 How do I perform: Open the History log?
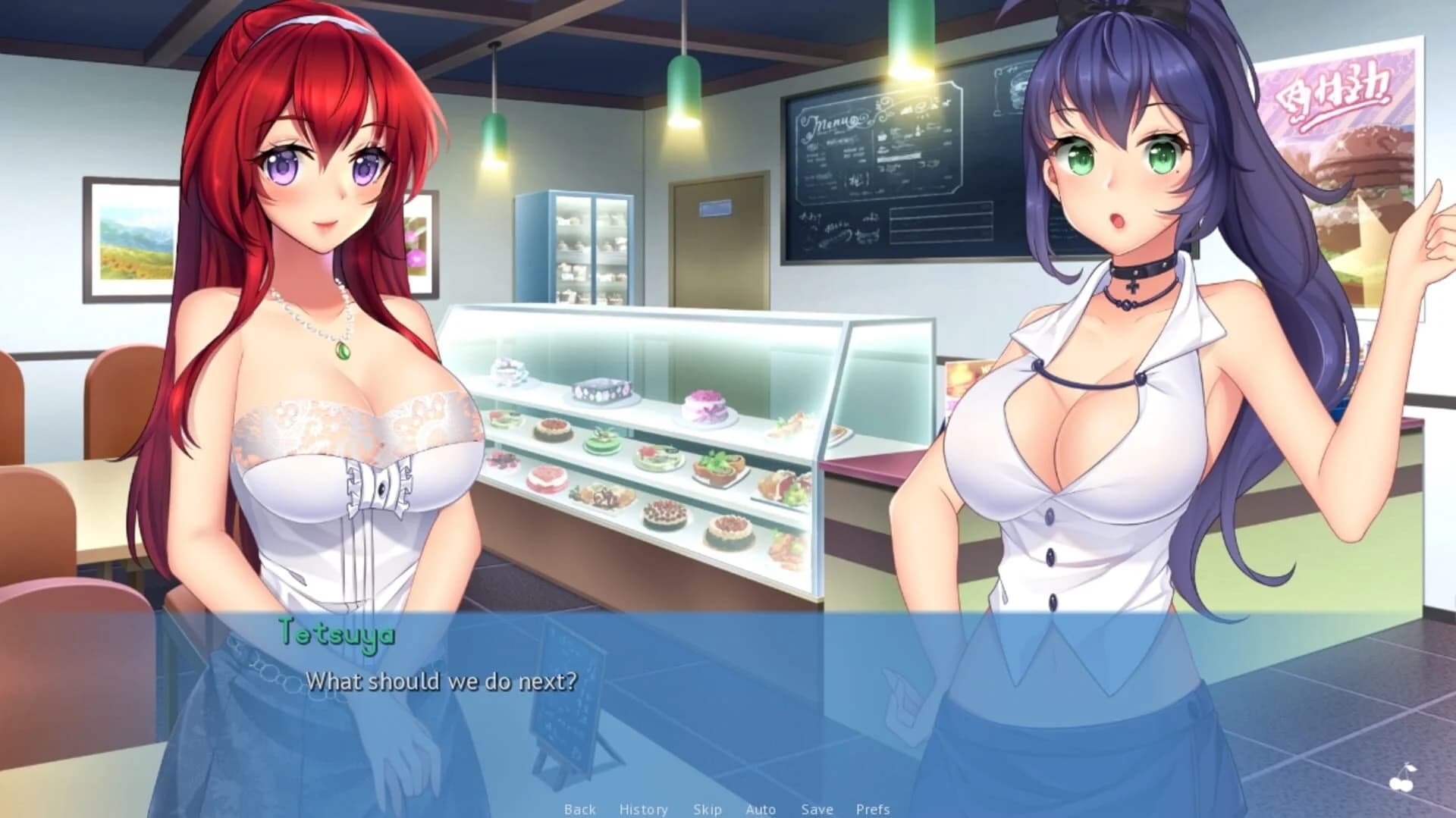point(644,809)
